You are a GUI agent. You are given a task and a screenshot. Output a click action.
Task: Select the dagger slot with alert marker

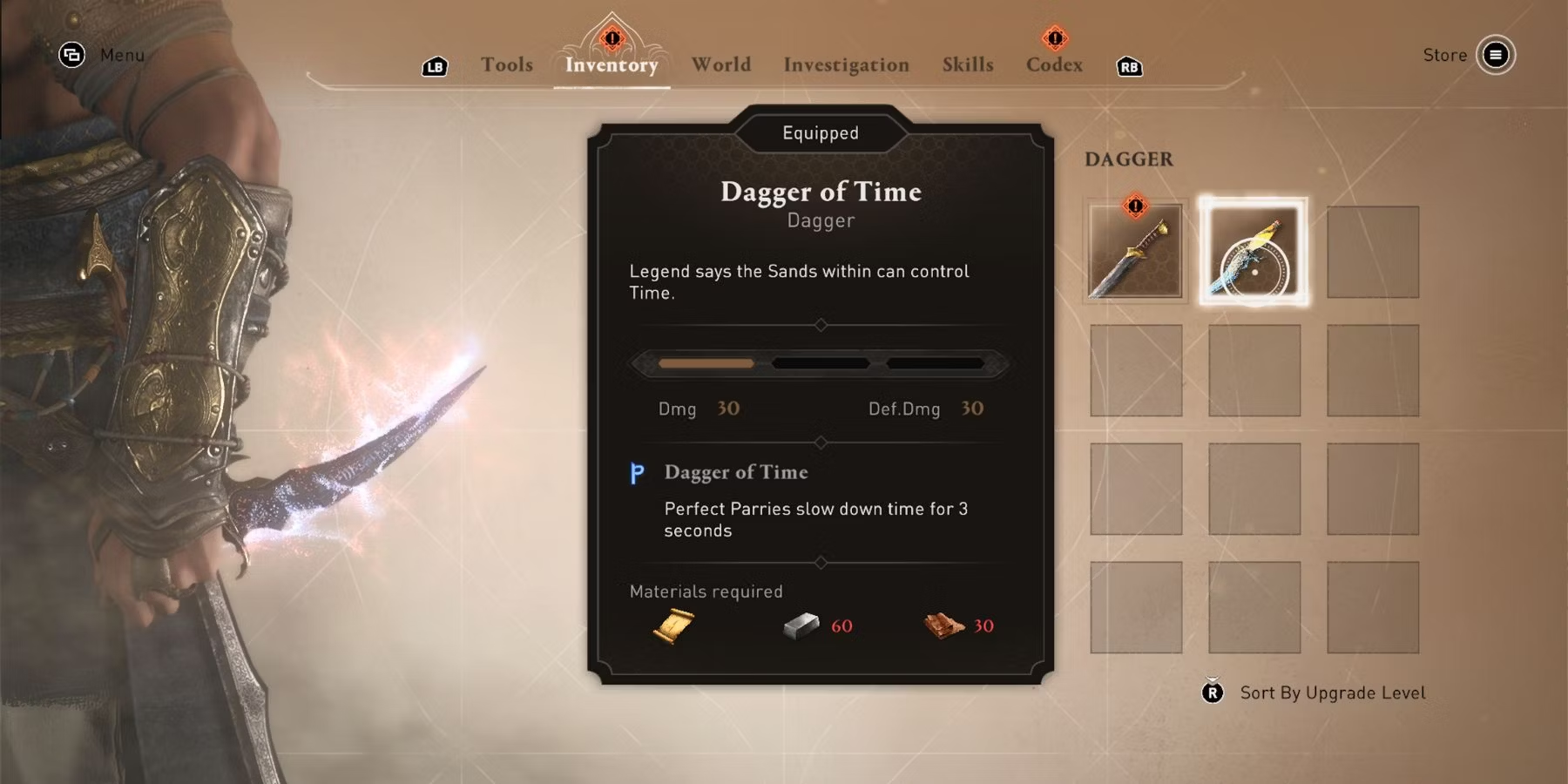point(1135,252)
